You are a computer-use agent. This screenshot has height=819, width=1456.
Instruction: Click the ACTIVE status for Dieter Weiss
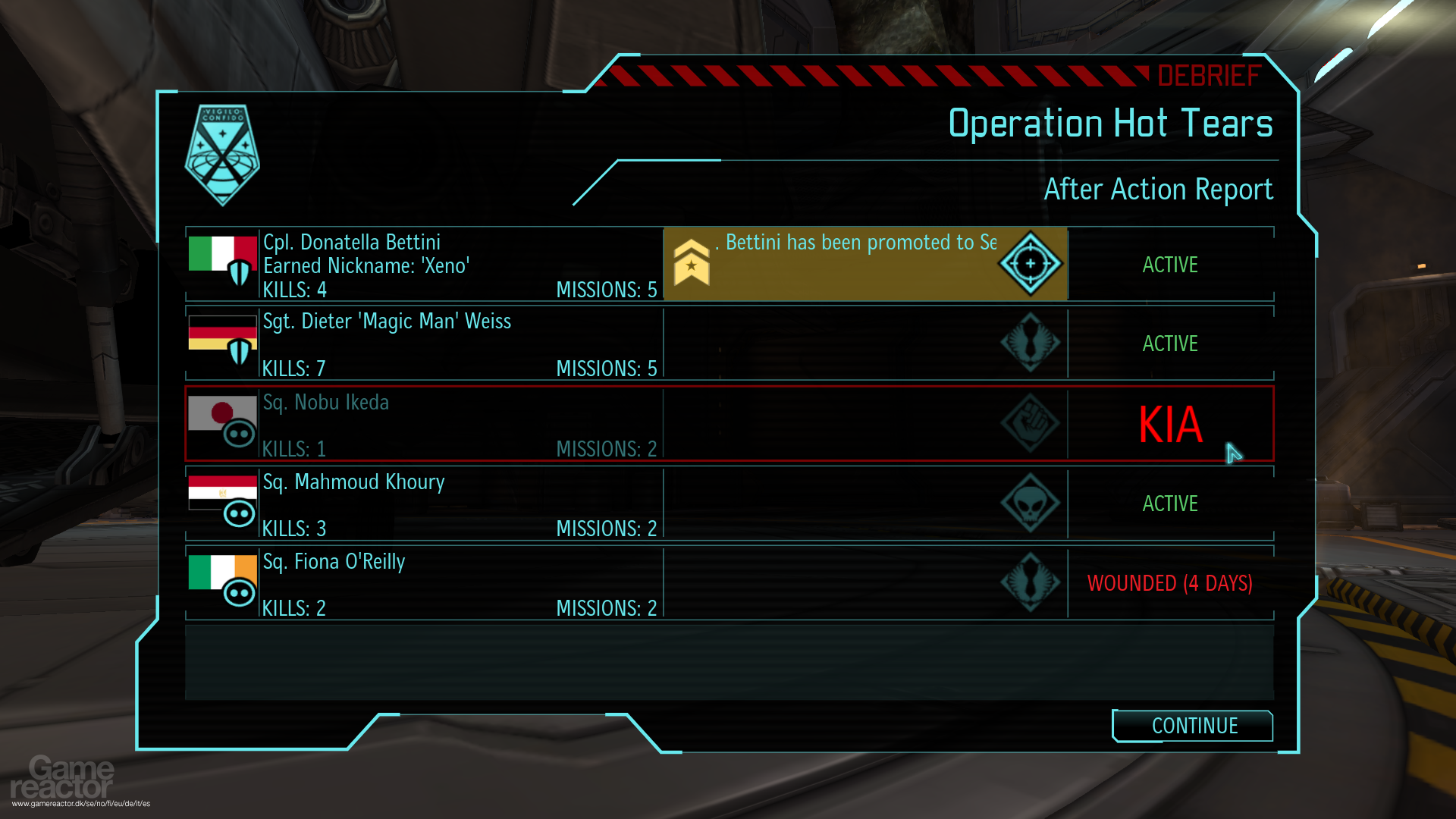point(1170,344)
